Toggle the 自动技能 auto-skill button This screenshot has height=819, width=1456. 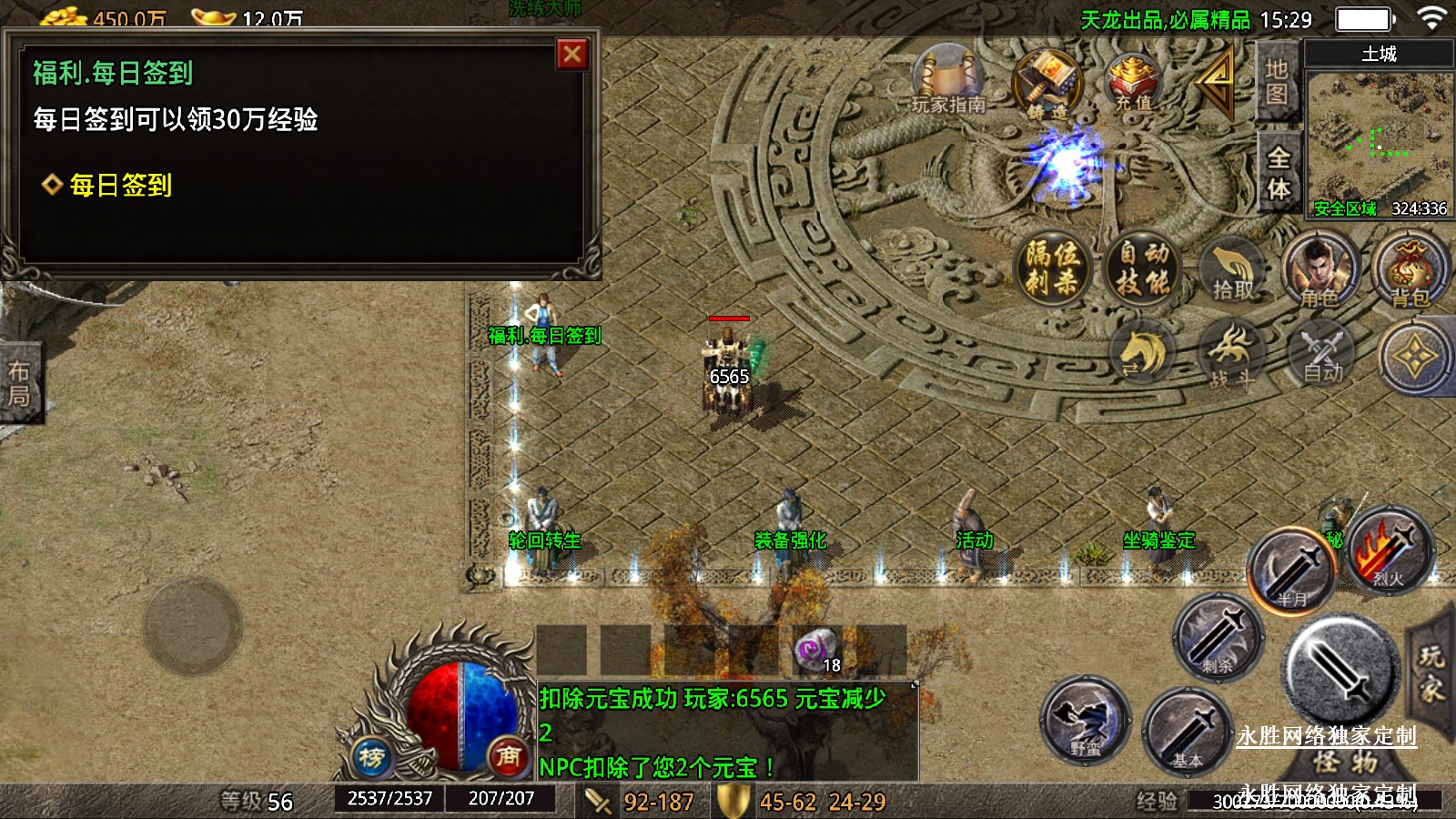pos(1143,268)
